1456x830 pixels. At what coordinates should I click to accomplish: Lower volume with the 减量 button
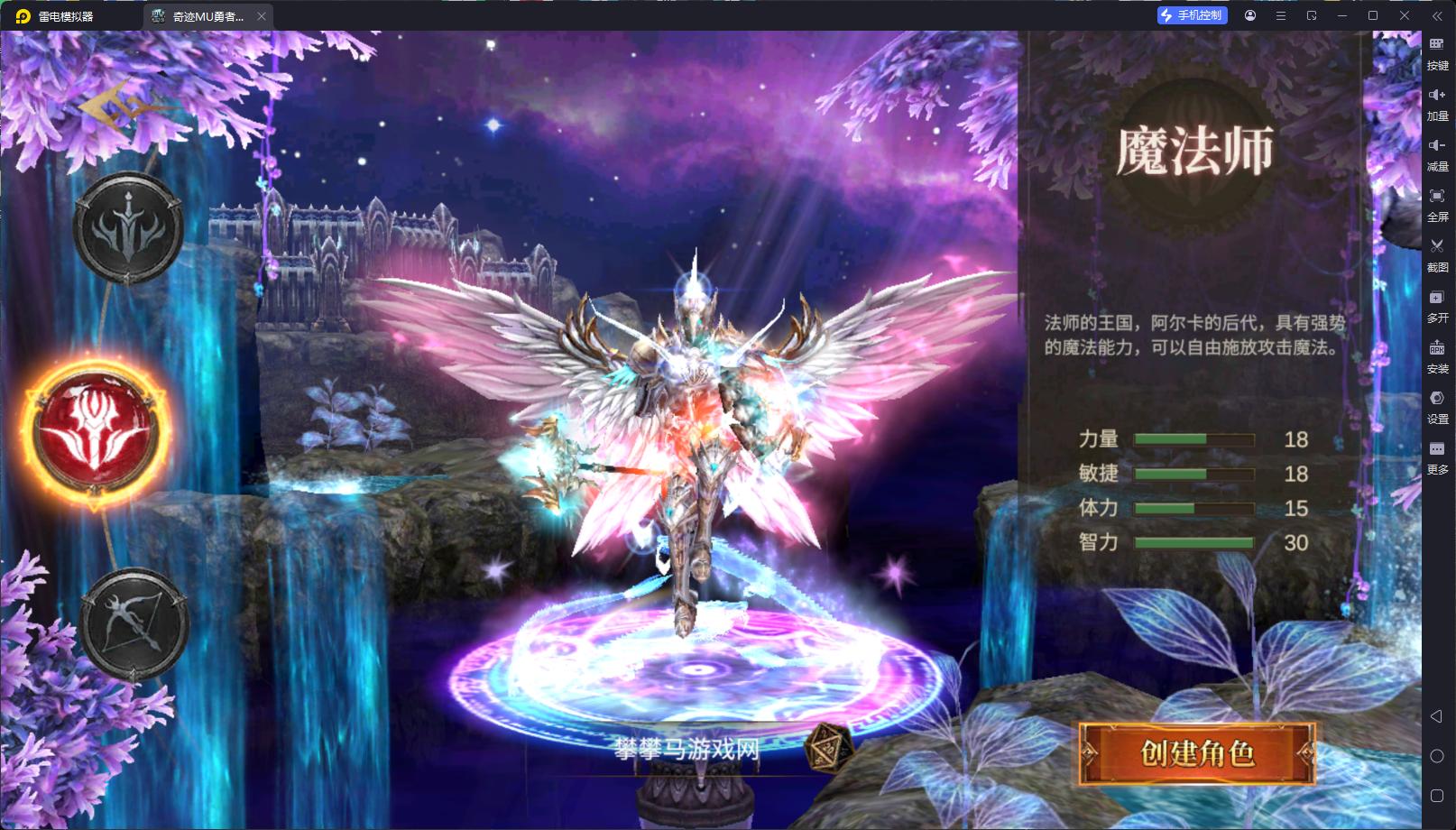point(1437,153)
